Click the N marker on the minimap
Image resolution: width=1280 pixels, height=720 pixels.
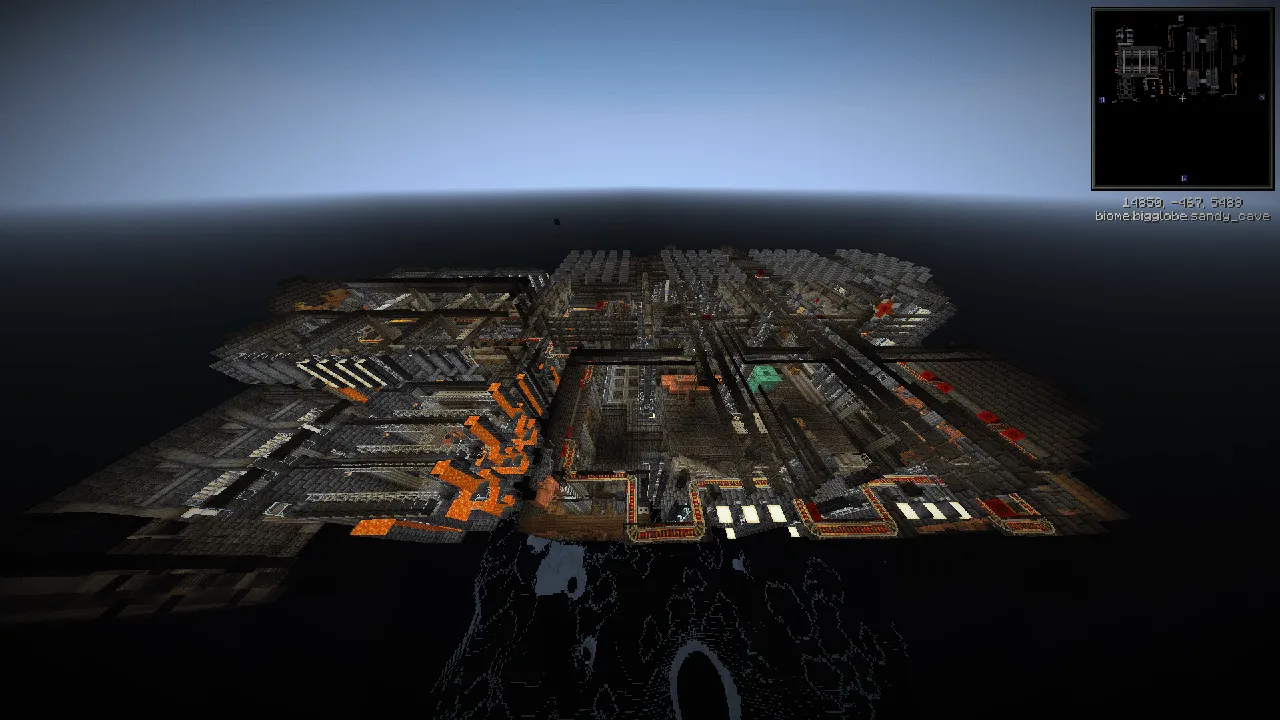[x=1180, y=18]
